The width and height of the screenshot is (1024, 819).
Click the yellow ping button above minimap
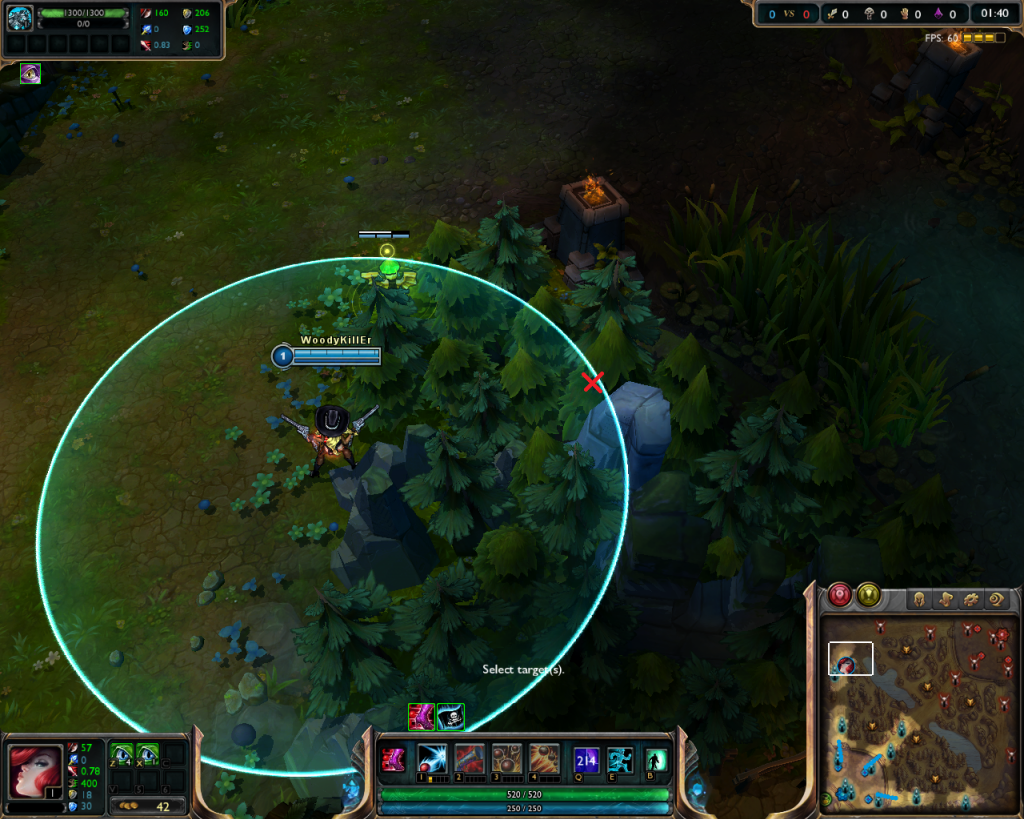click(x=868, y=595)
